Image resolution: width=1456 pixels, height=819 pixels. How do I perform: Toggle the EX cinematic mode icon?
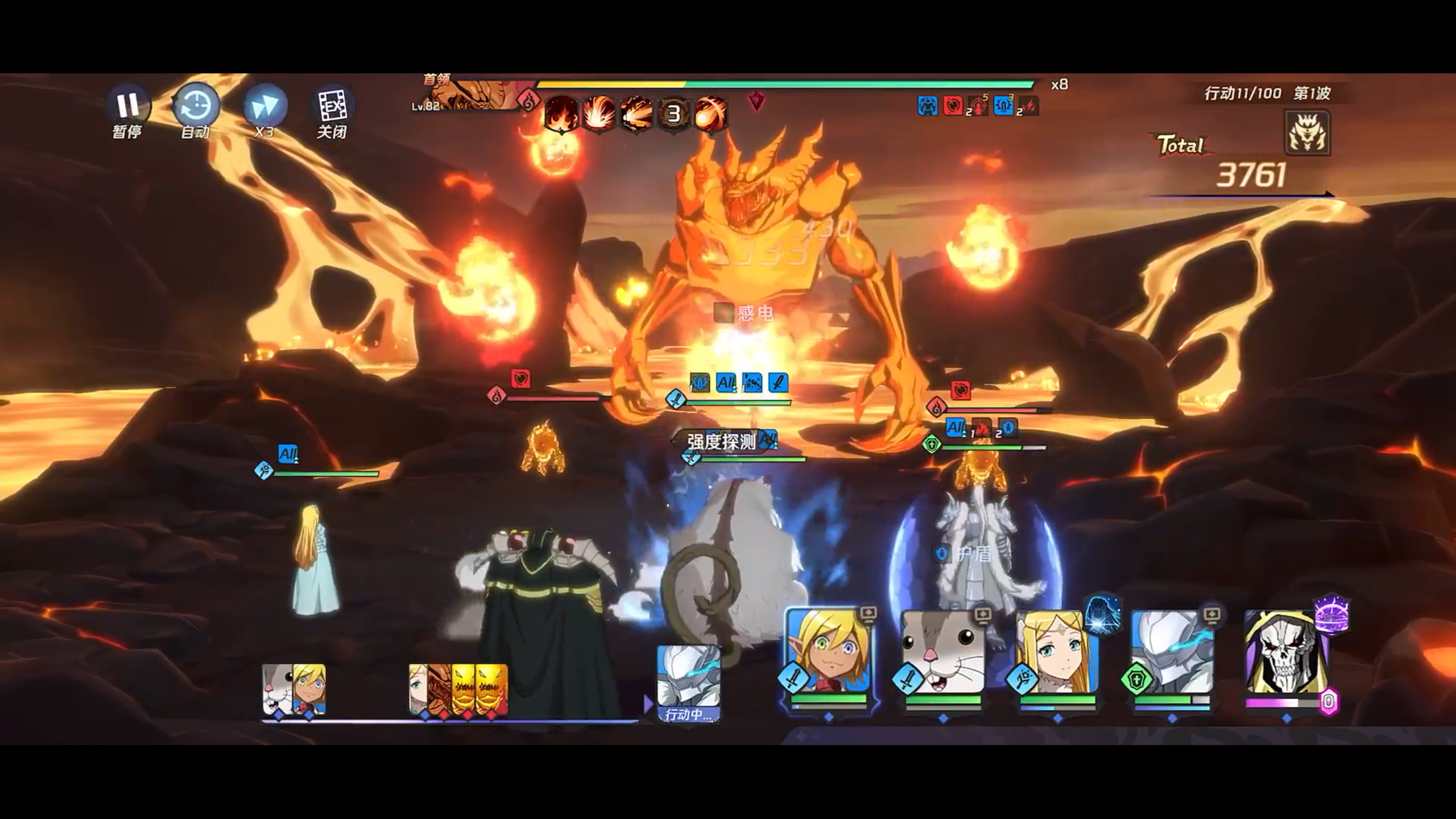pos(333,105)
